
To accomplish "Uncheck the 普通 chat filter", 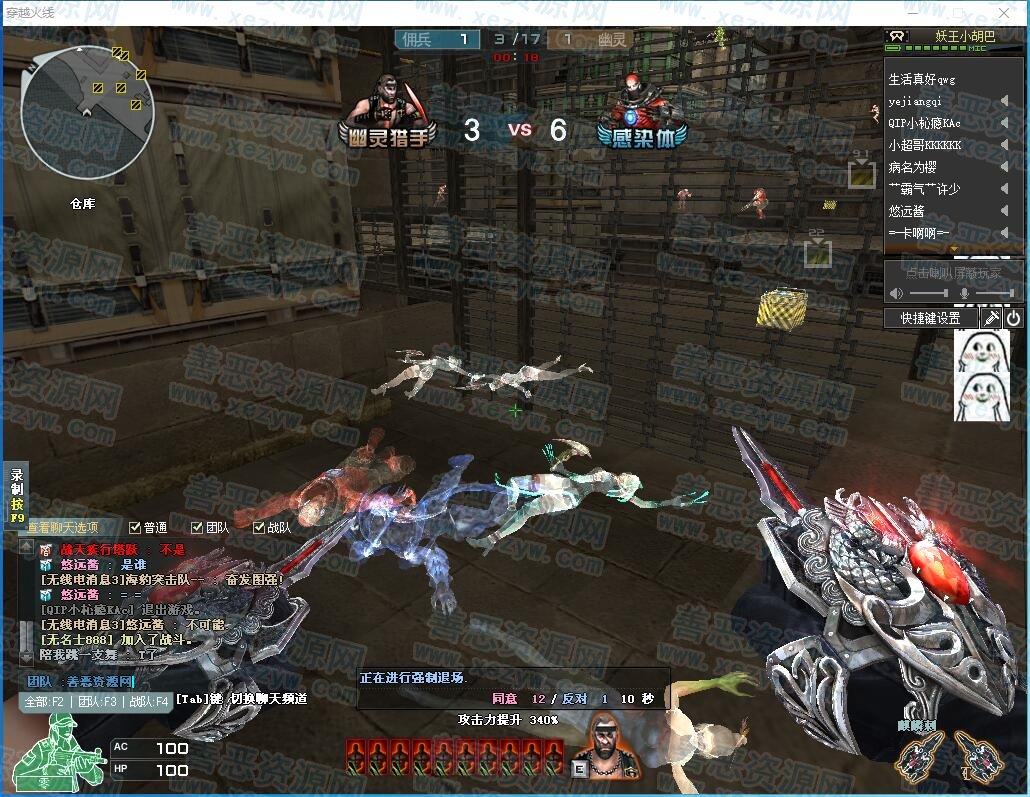I will [x=136, y=527].
